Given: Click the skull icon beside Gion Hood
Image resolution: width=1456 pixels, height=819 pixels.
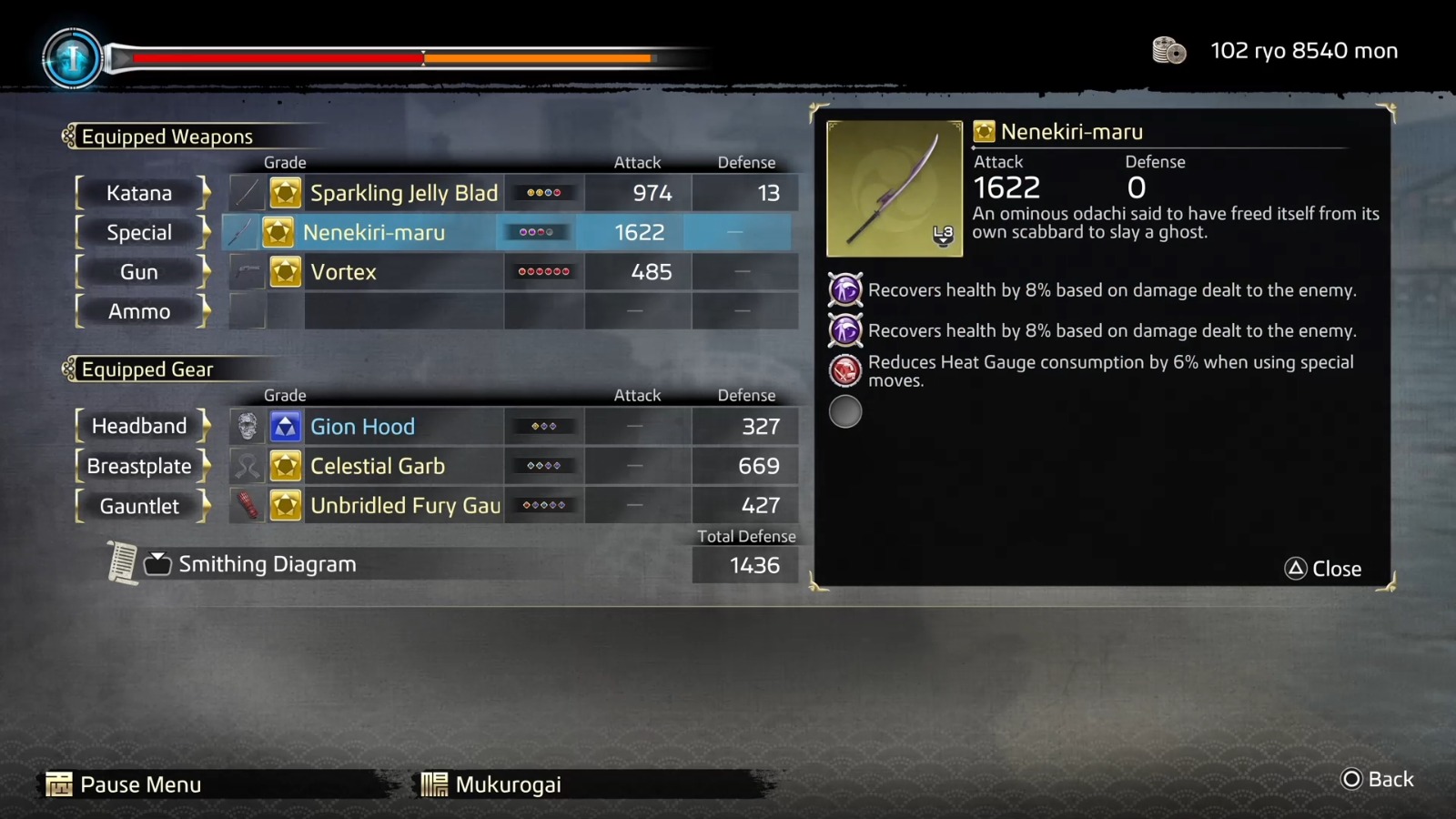Looking at the screenshot, I should coord(246,426).
